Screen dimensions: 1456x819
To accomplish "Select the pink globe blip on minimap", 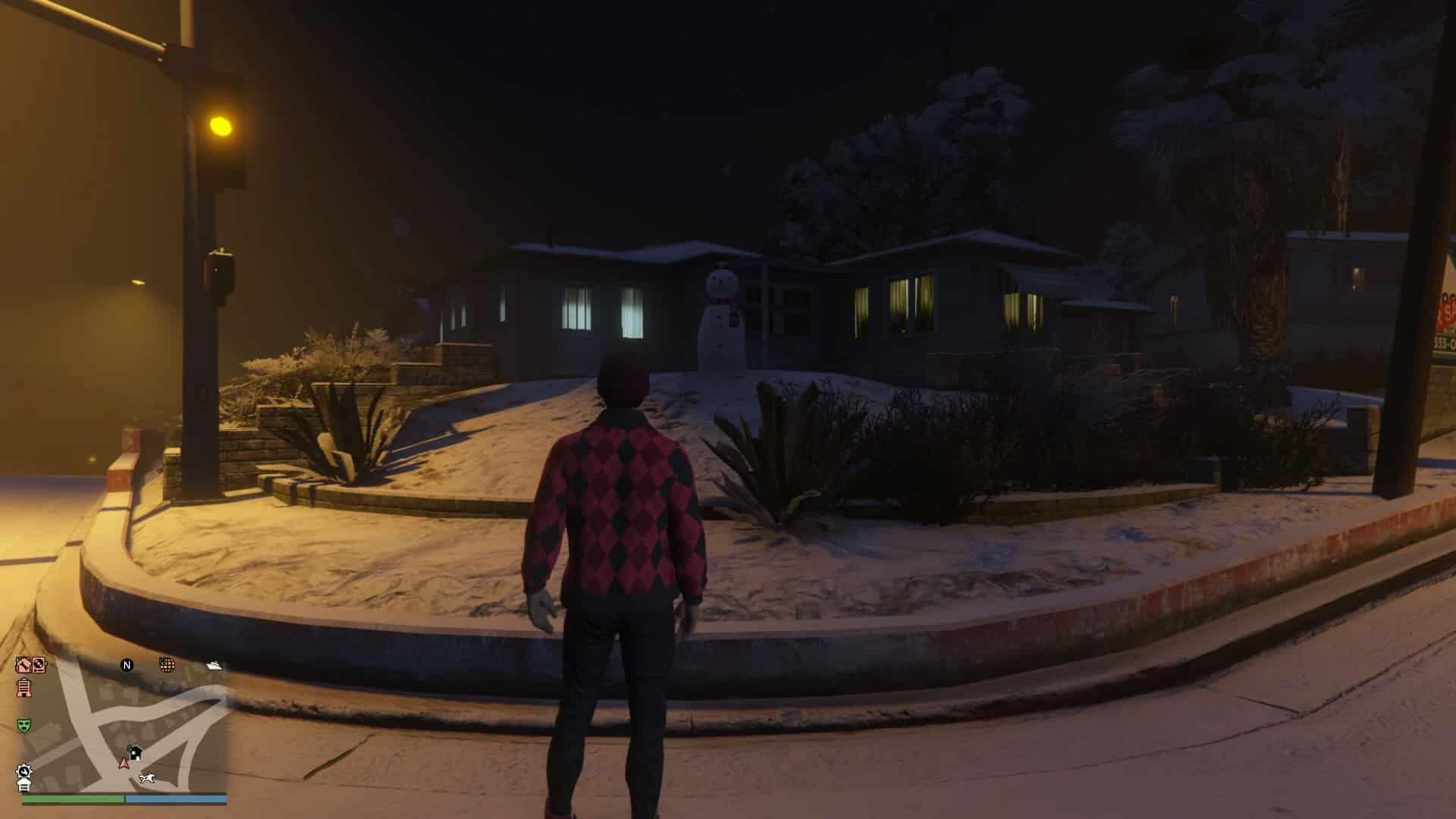I will click(x=167, y=665).
